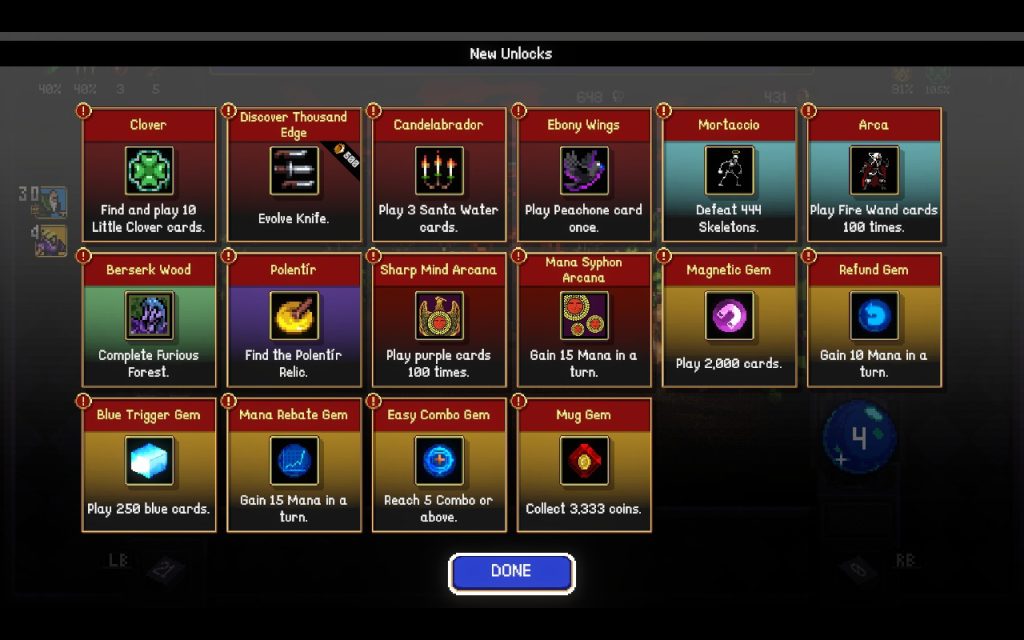Select the Easy Combo Gem card

(x=439, y=465)
